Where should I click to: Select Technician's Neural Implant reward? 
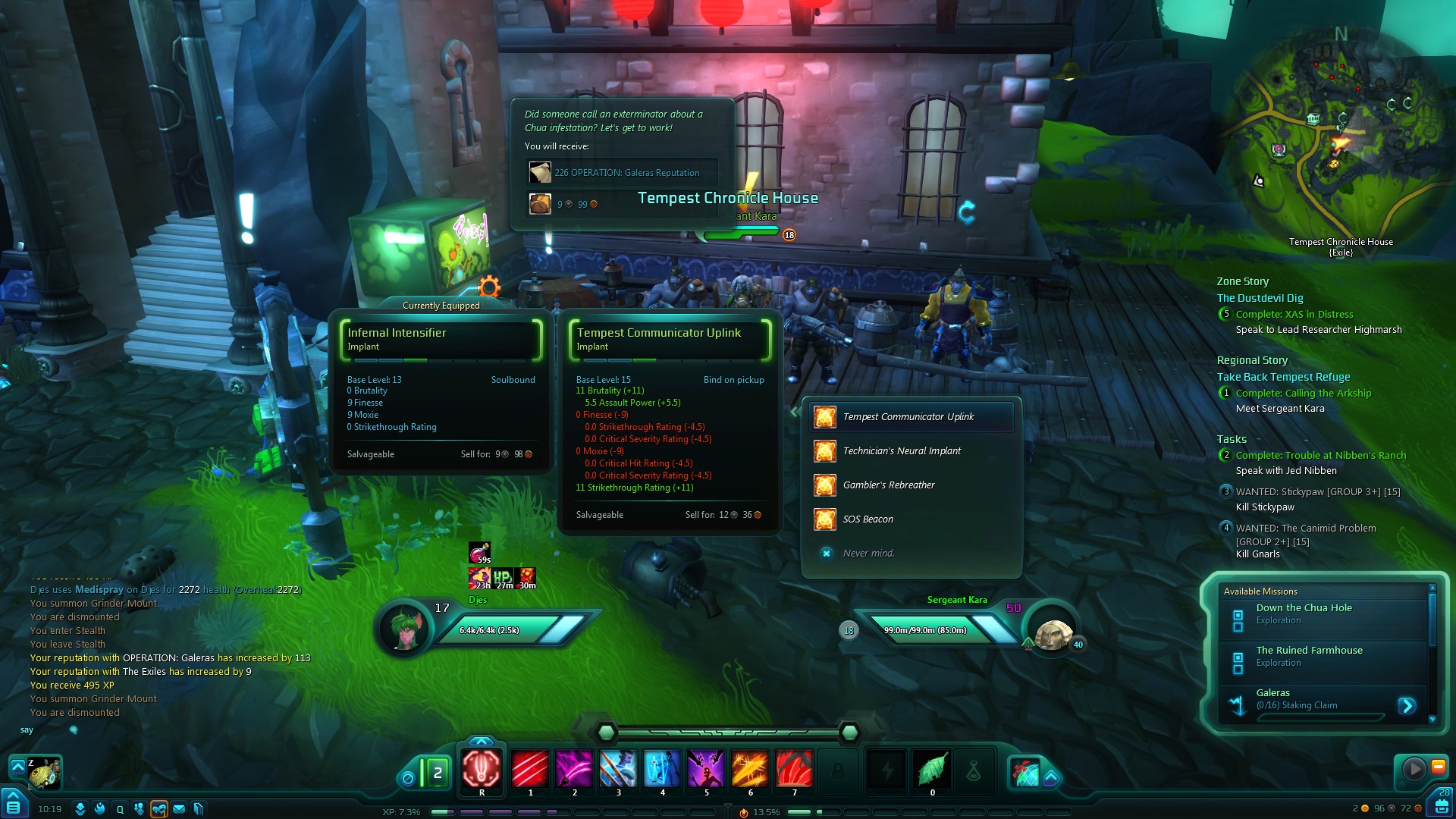pyautogui.click(x=902, y=451)
